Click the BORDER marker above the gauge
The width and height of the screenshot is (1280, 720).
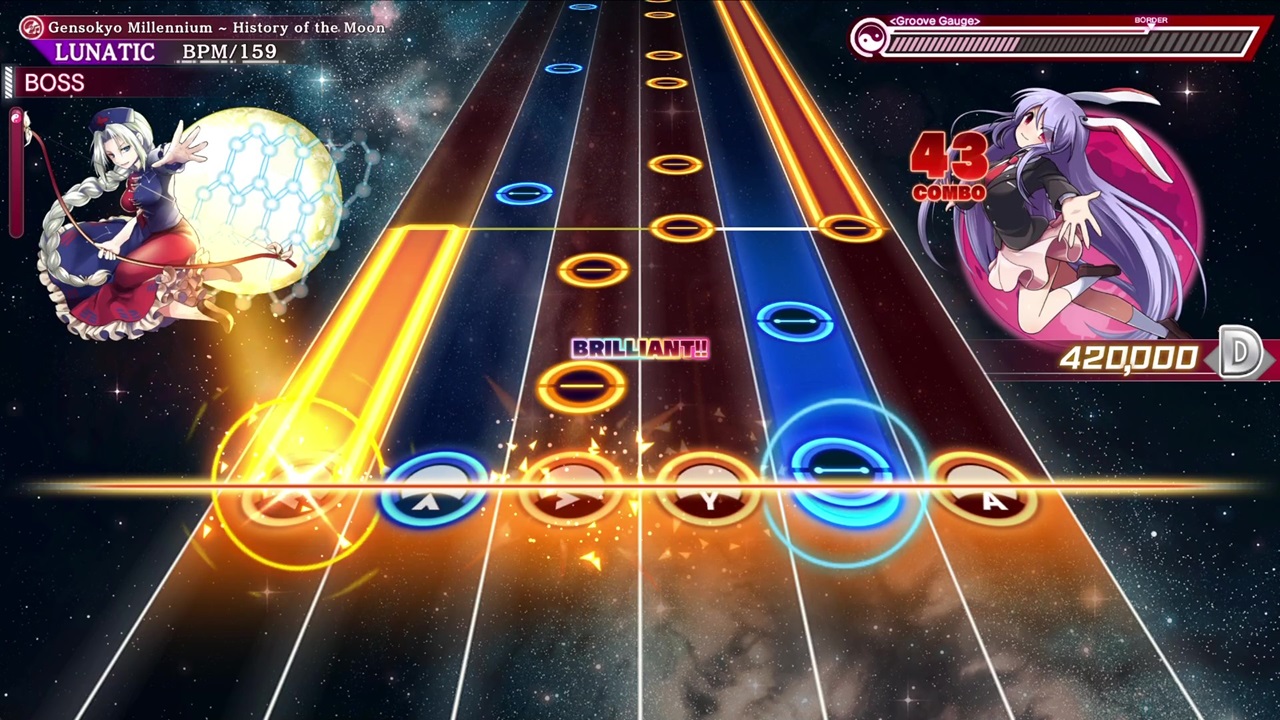coord(1151,19)
